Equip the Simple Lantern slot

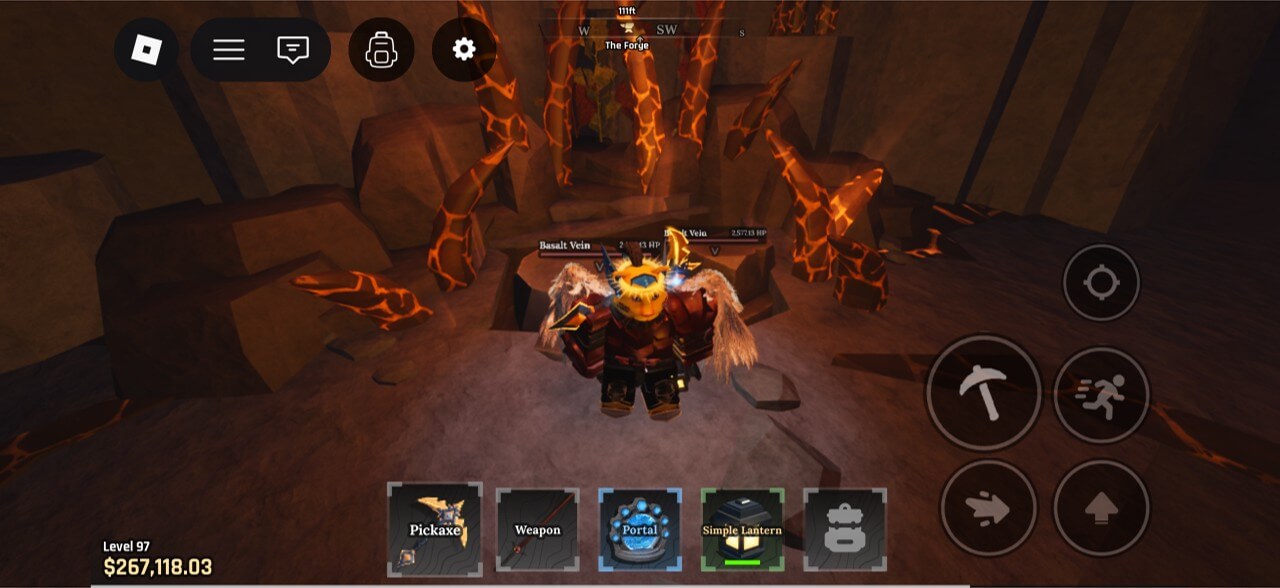(x=742, y=529)
